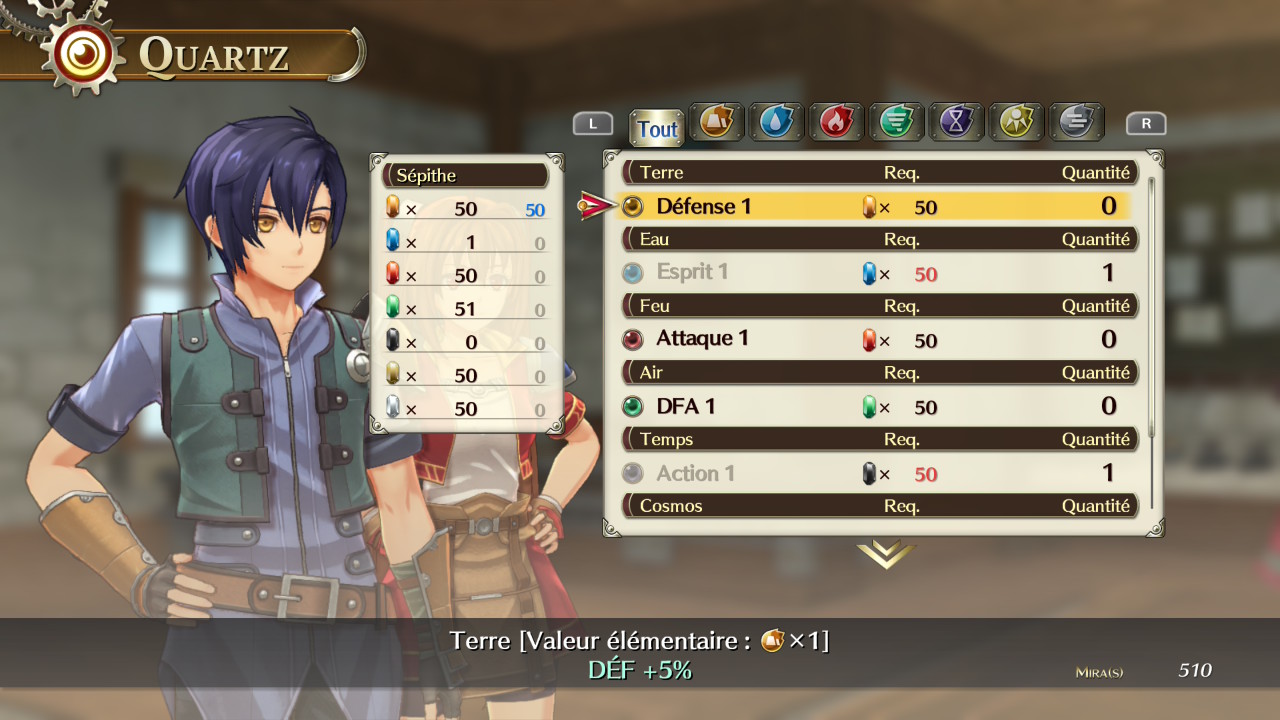Show the fire element tab

(836, 122)
